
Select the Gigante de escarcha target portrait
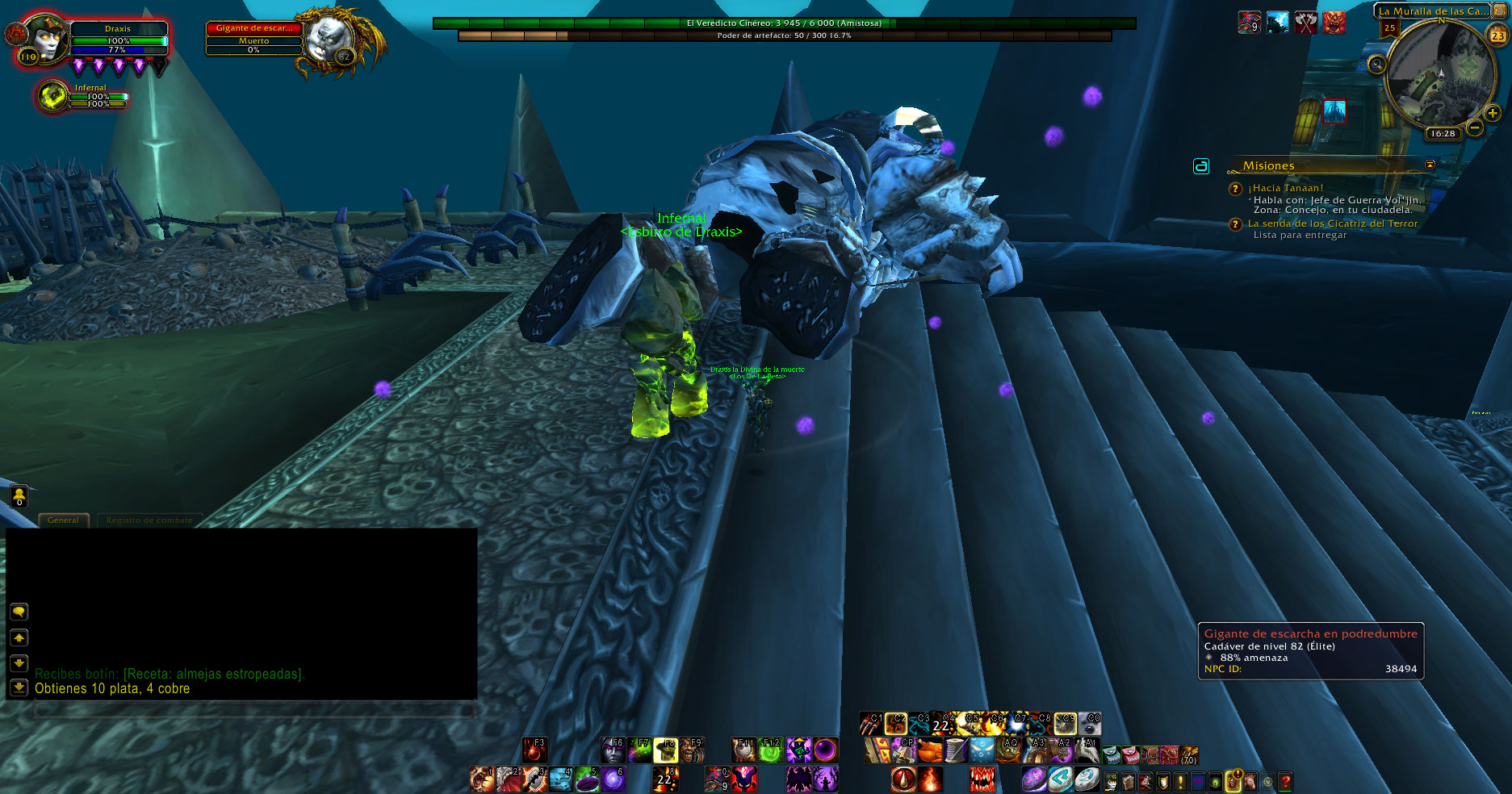click(x=329, y=38)
